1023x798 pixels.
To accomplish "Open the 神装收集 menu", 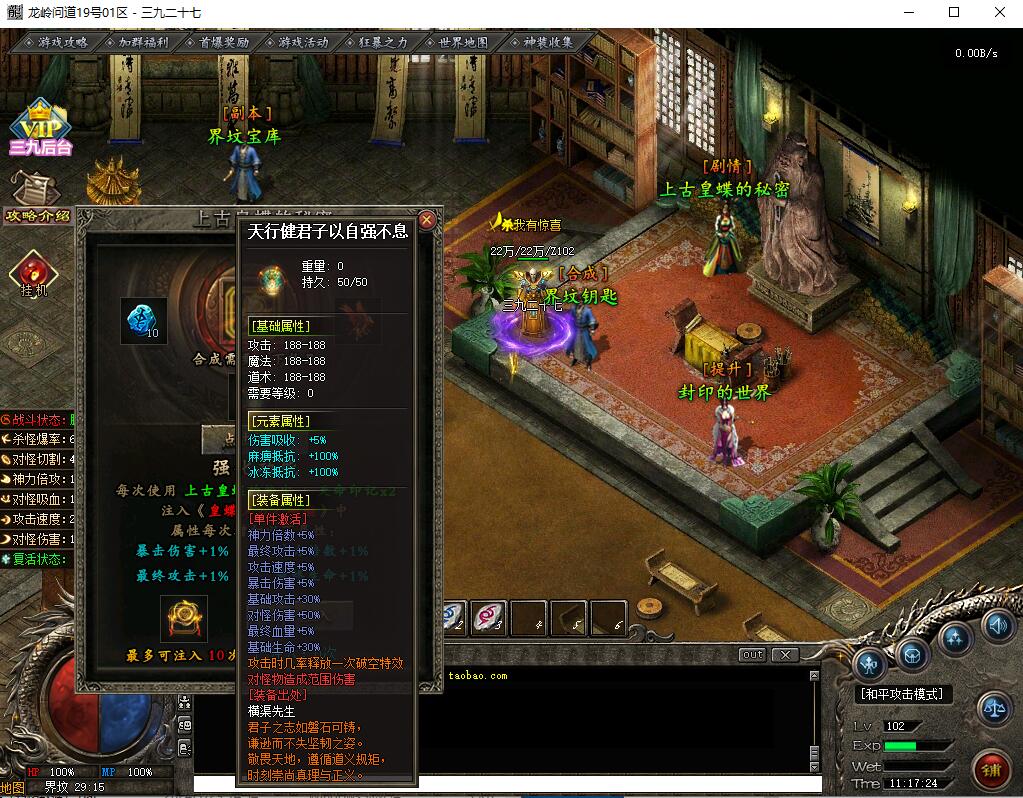I will point(548,43).
